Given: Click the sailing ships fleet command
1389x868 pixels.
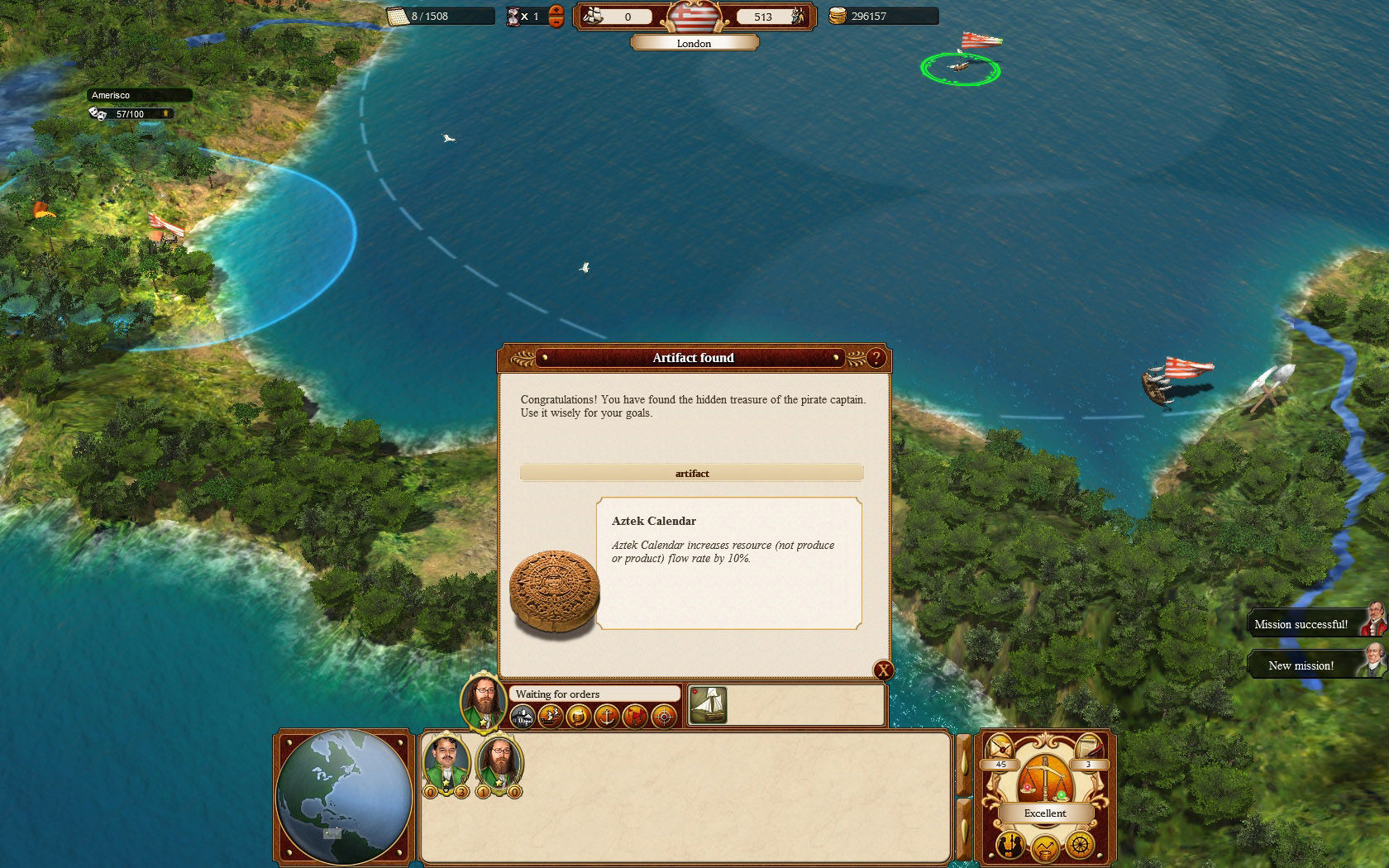Looking at the screenshot, I should click(x=551, y=716).
